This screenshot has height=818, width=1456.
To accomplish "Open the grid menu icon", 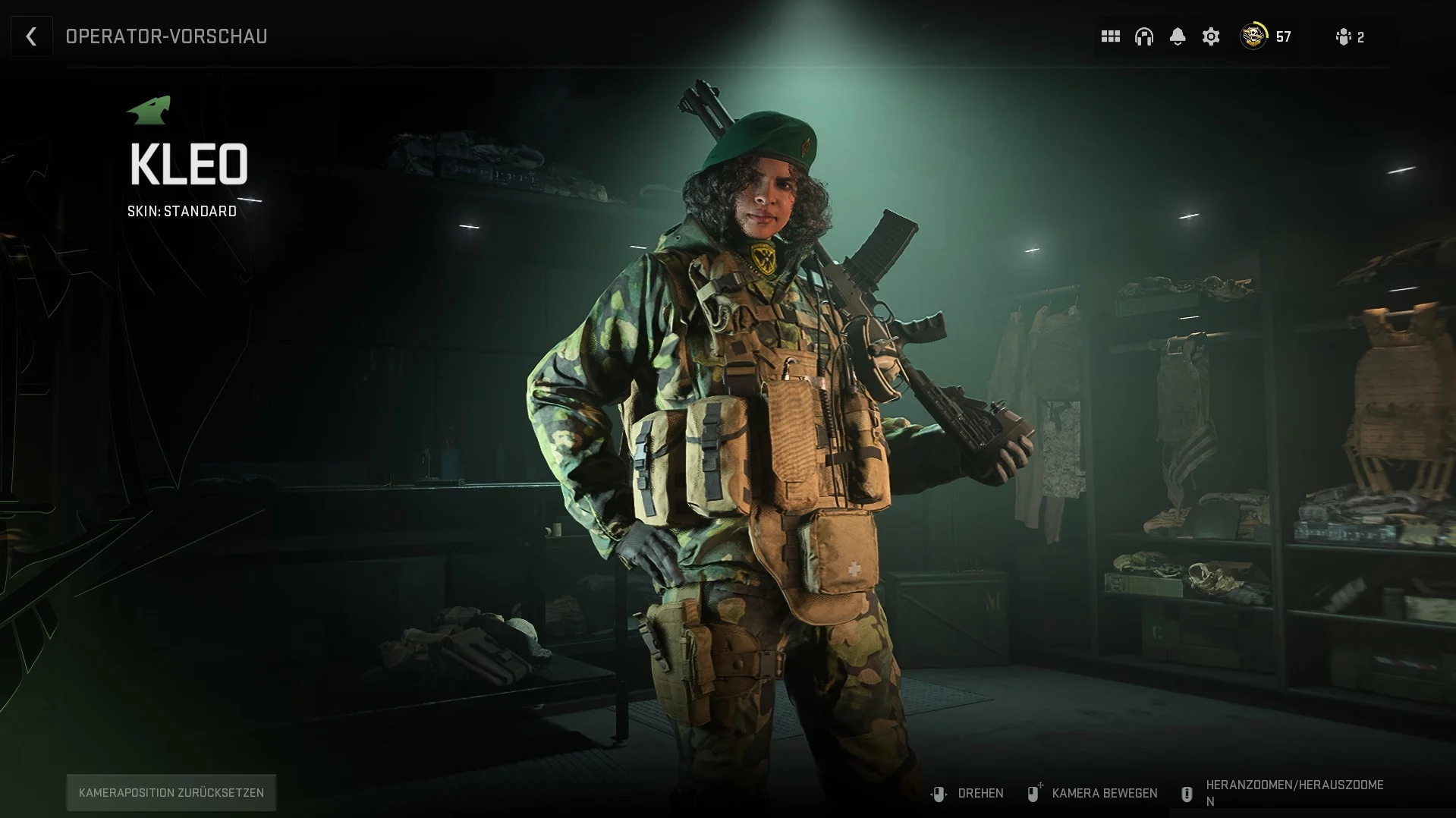I will click(1110, 36).
